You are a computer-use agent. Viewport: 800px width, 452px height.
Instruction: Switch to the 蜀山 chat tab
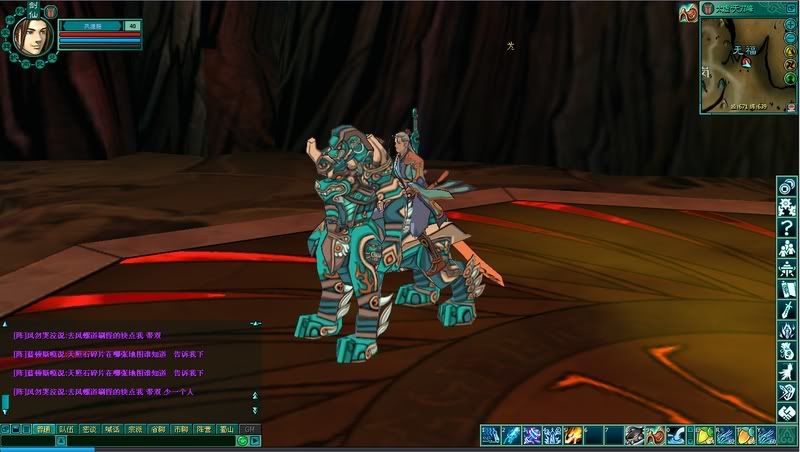pyautogui.click(x=226, y=429)
